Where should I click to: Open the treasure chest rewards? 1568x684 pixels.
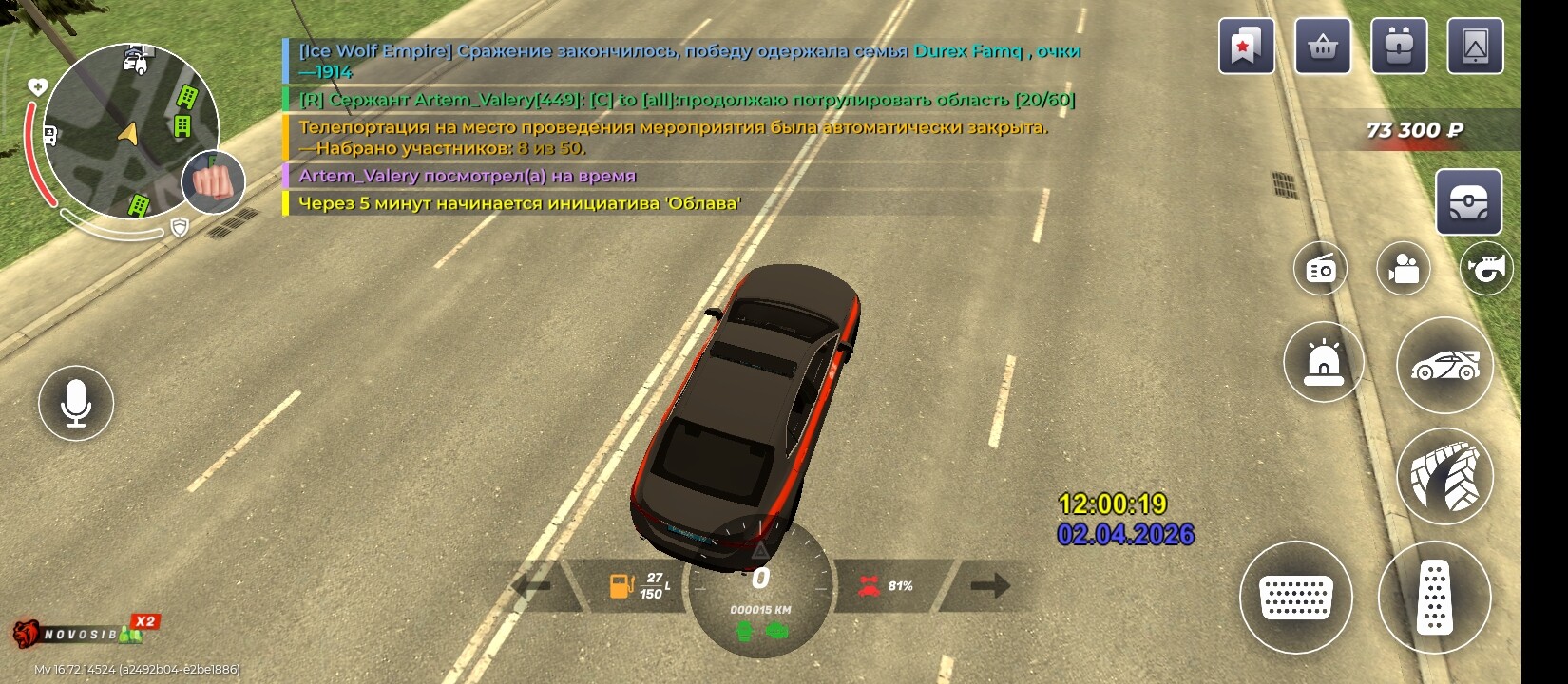(1468, 202)
